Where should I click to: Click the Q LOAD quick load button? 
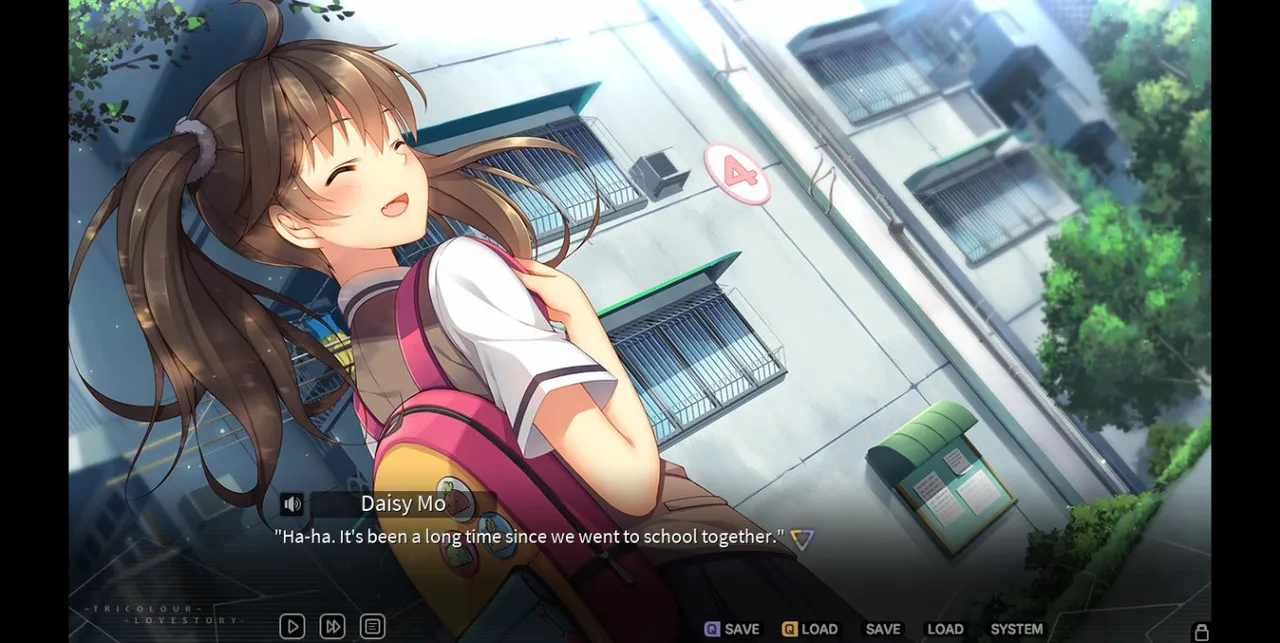coord(810,629)
